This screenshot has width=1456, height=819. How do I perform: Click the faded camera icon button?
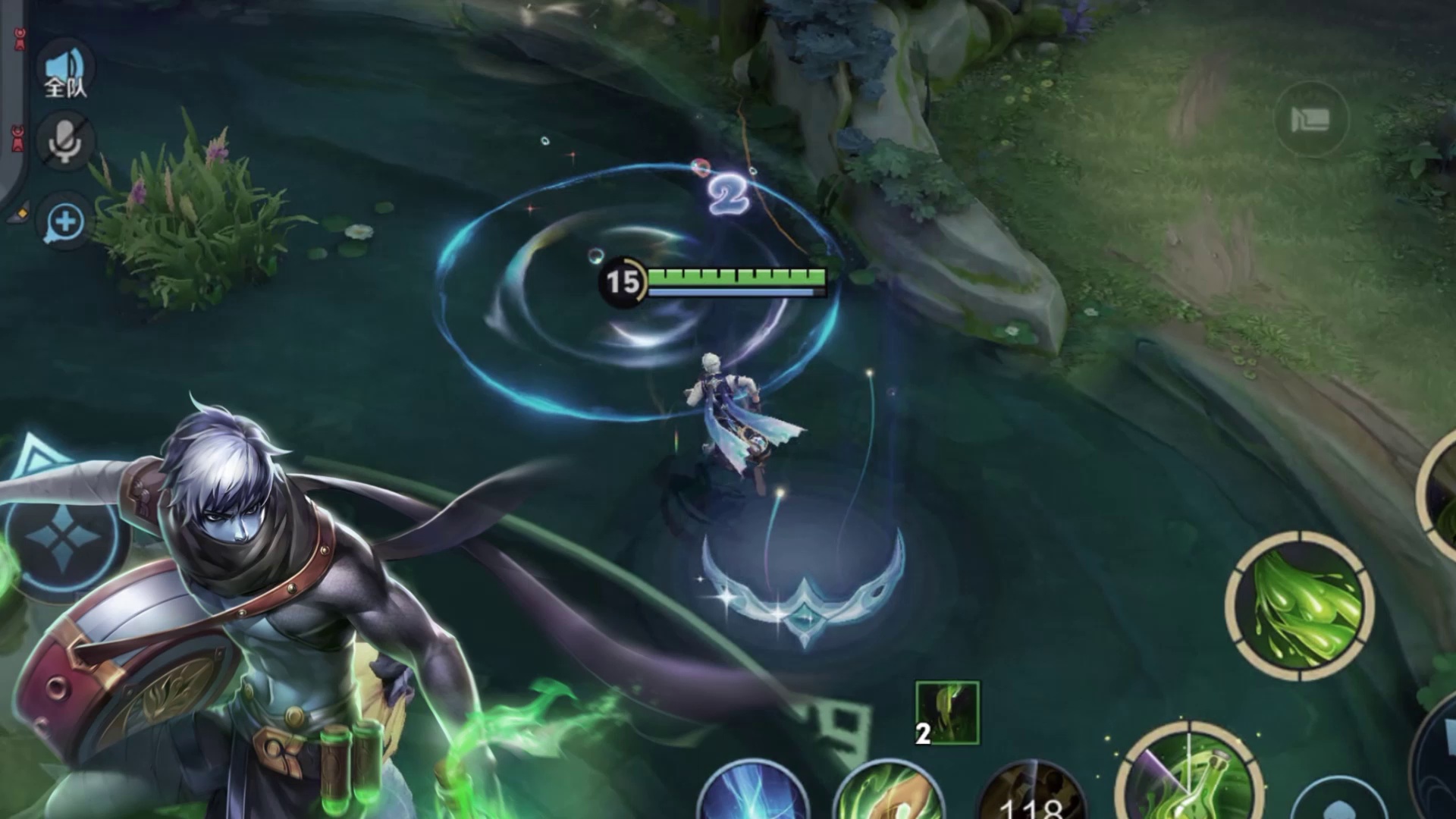[x=1310, y=119]
